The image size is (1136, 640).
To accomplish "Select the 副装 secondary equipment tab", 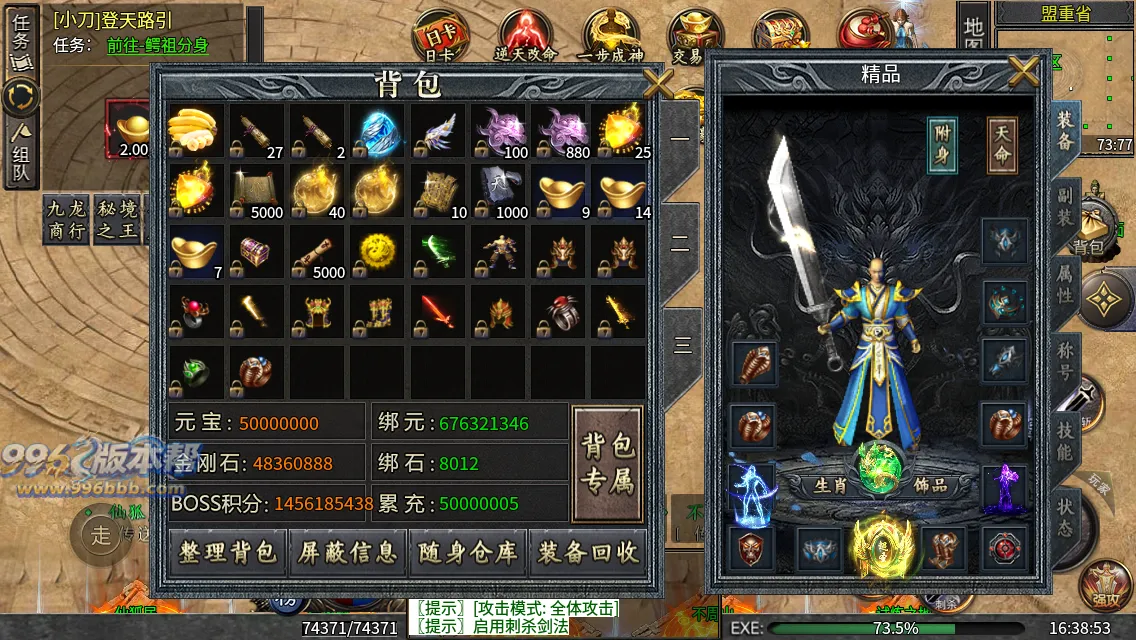I will tap(1065, 208).
